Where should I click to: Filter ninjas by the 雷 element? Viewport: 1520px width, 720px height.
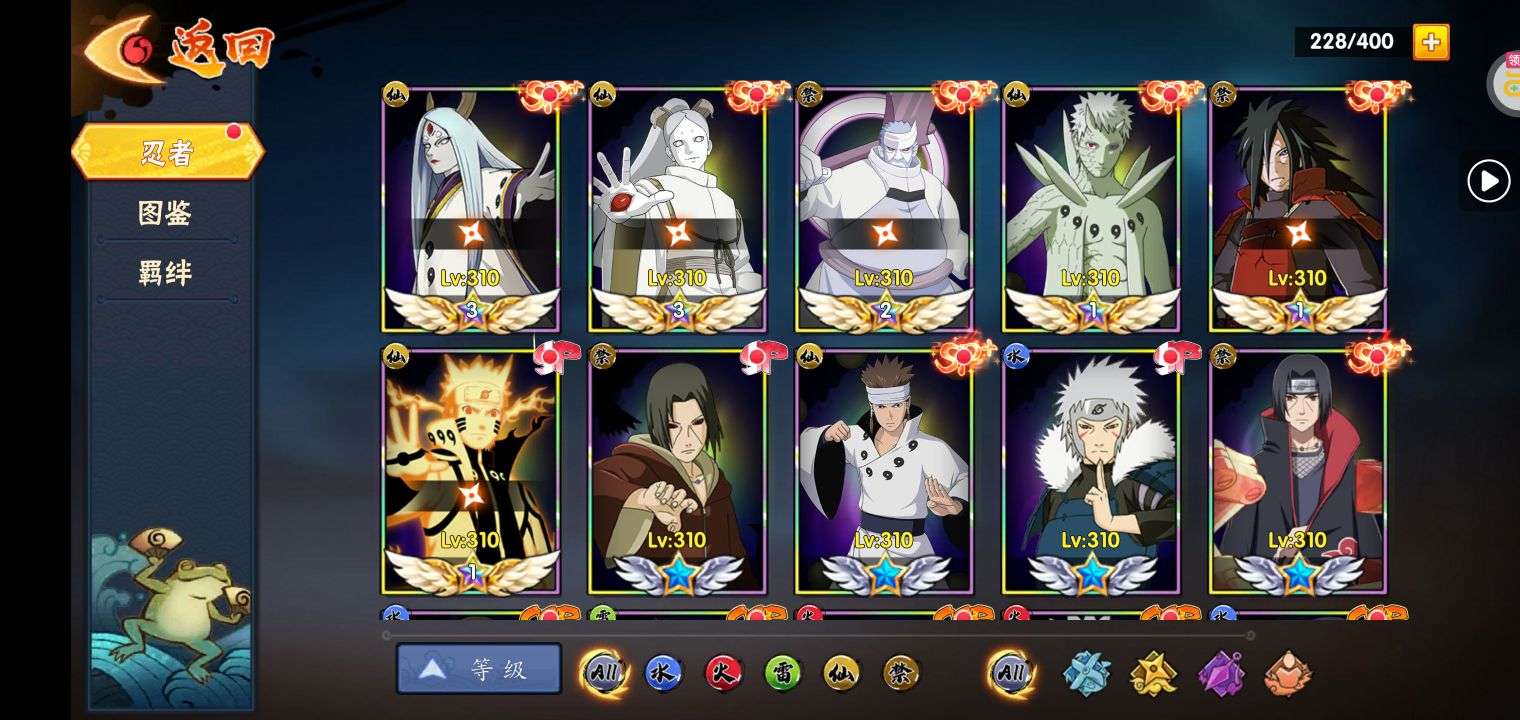[782, 673]
